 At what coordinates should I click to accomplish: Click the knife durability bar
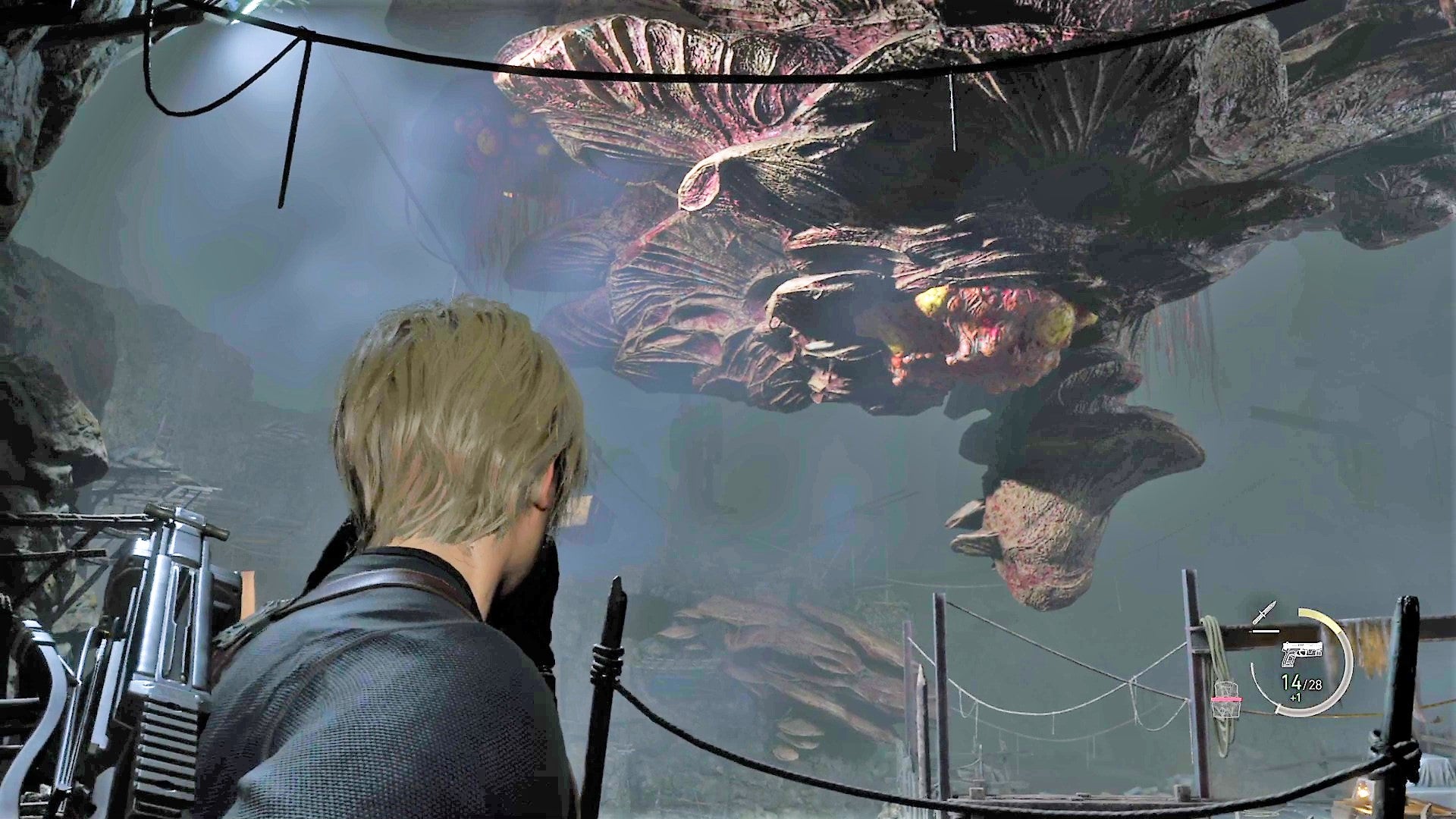pyautogui.click(x=1266, y=631)
